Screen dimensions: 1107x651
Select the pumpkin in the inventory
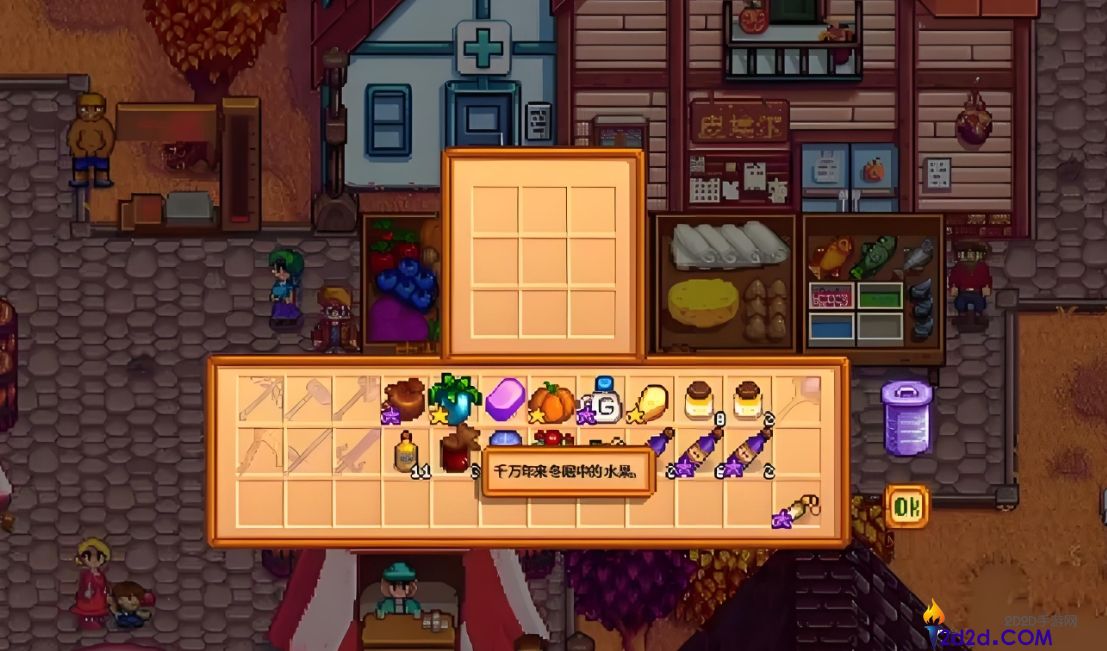[x=552, y=402]
